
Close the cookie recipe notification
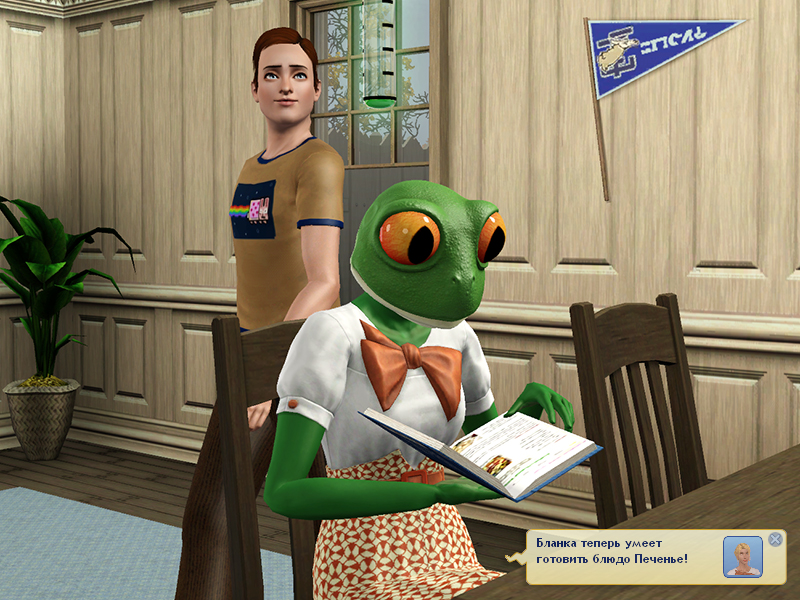point(775,540)
